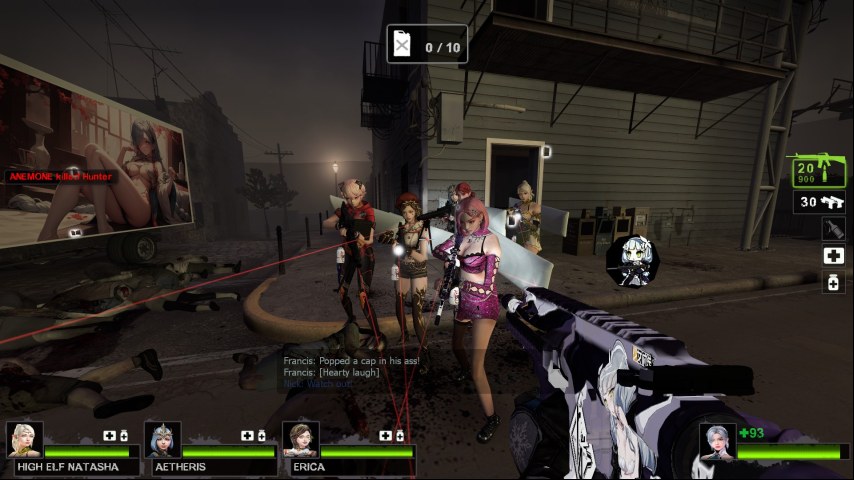Select the pain pills slot
The height and width of the screenshot is (480, 854).
833,283
